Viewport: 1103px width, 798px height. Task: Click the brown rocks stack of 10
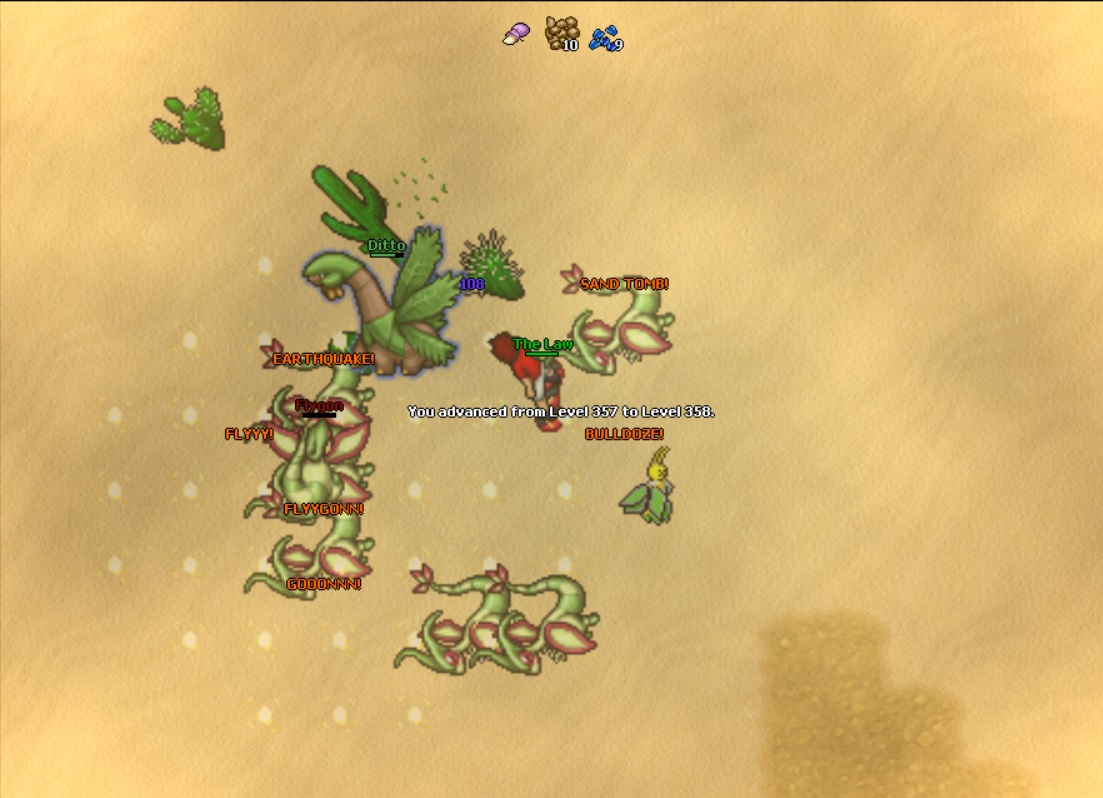click(561, 33)
